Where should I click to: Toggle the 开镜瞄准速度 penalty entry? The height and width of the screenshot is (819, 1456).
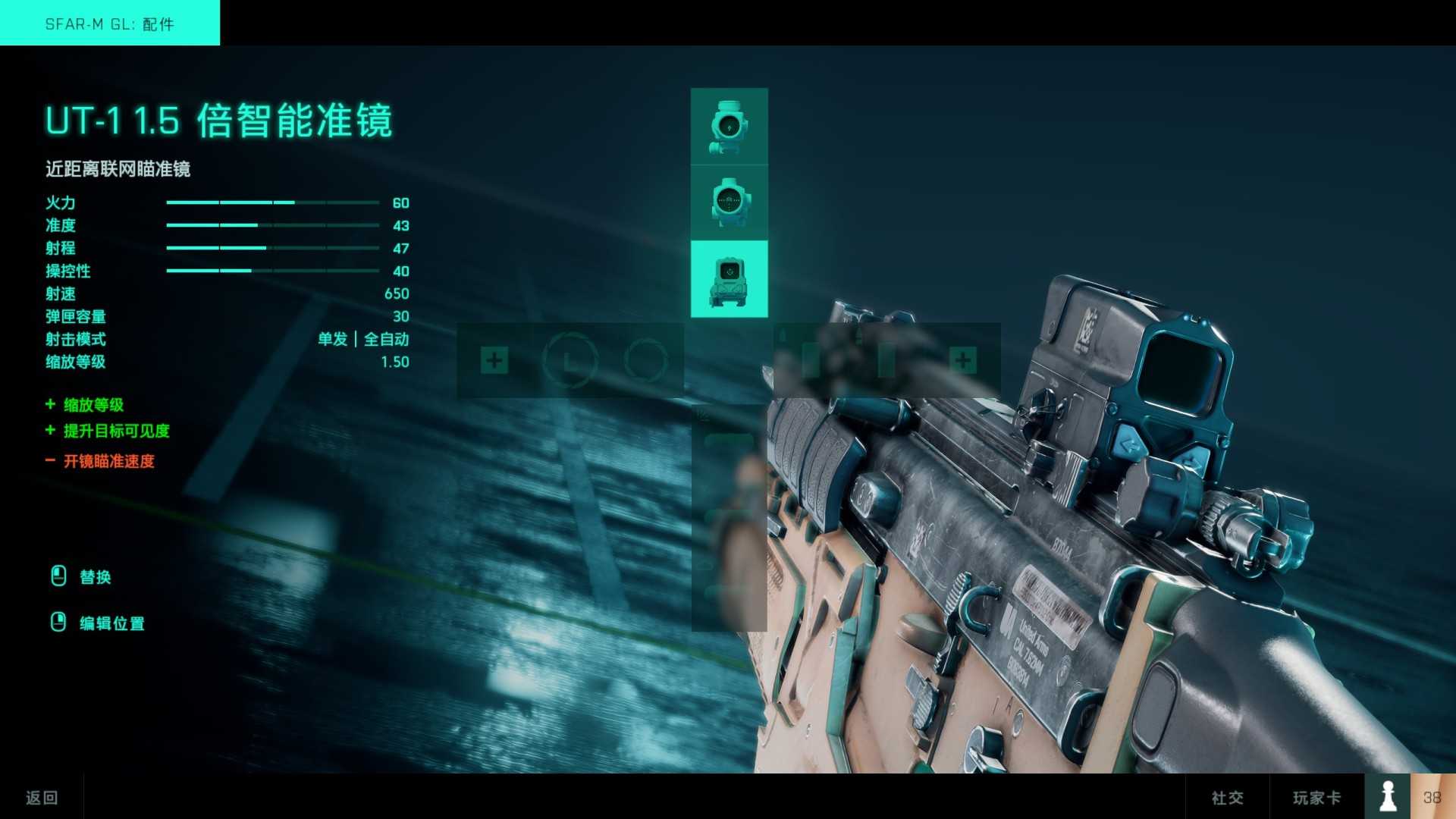[x=106, y=461]
